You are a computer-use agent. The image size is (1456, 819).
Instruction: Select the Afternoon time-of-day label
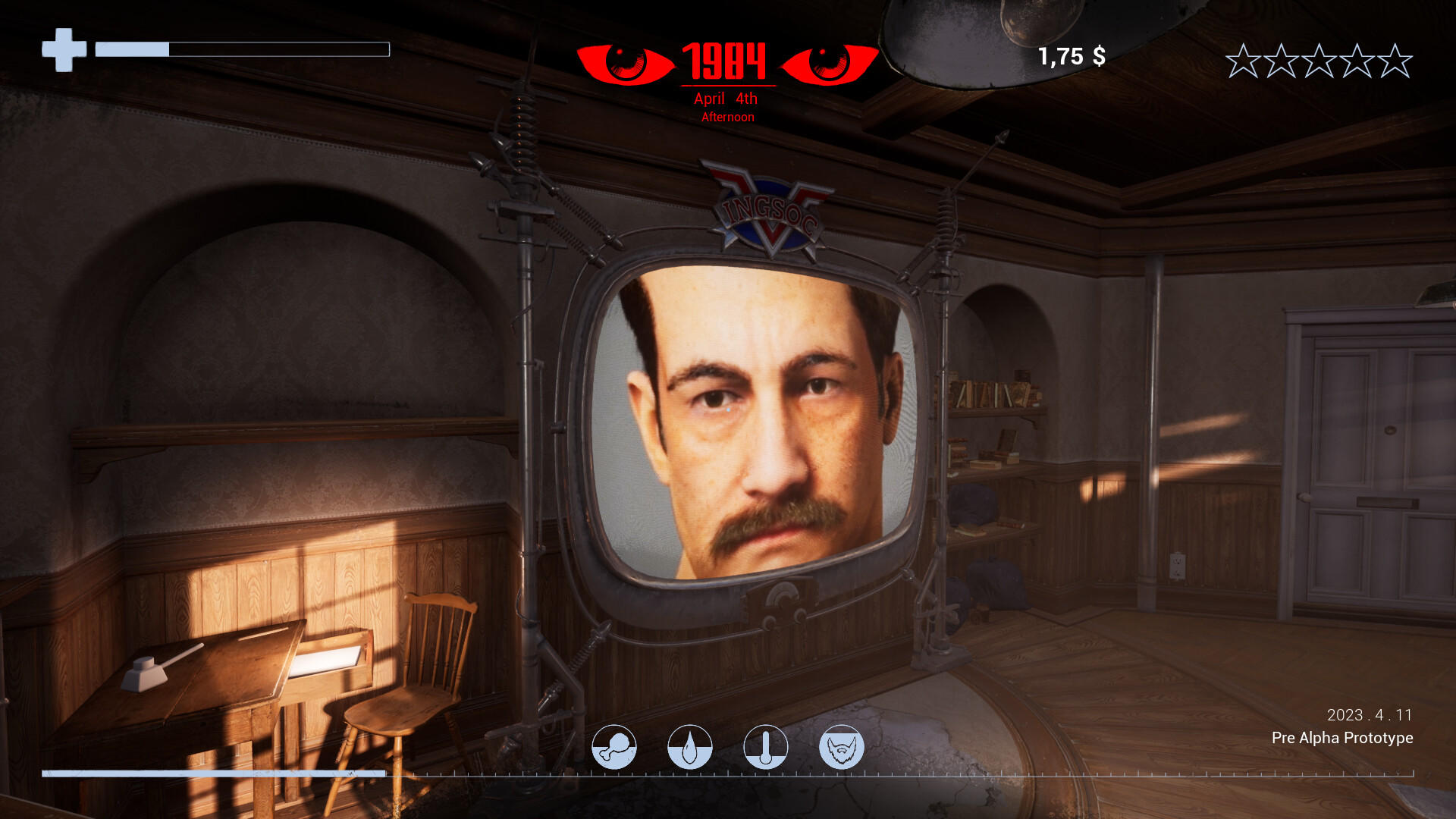(x=727, y=117)
